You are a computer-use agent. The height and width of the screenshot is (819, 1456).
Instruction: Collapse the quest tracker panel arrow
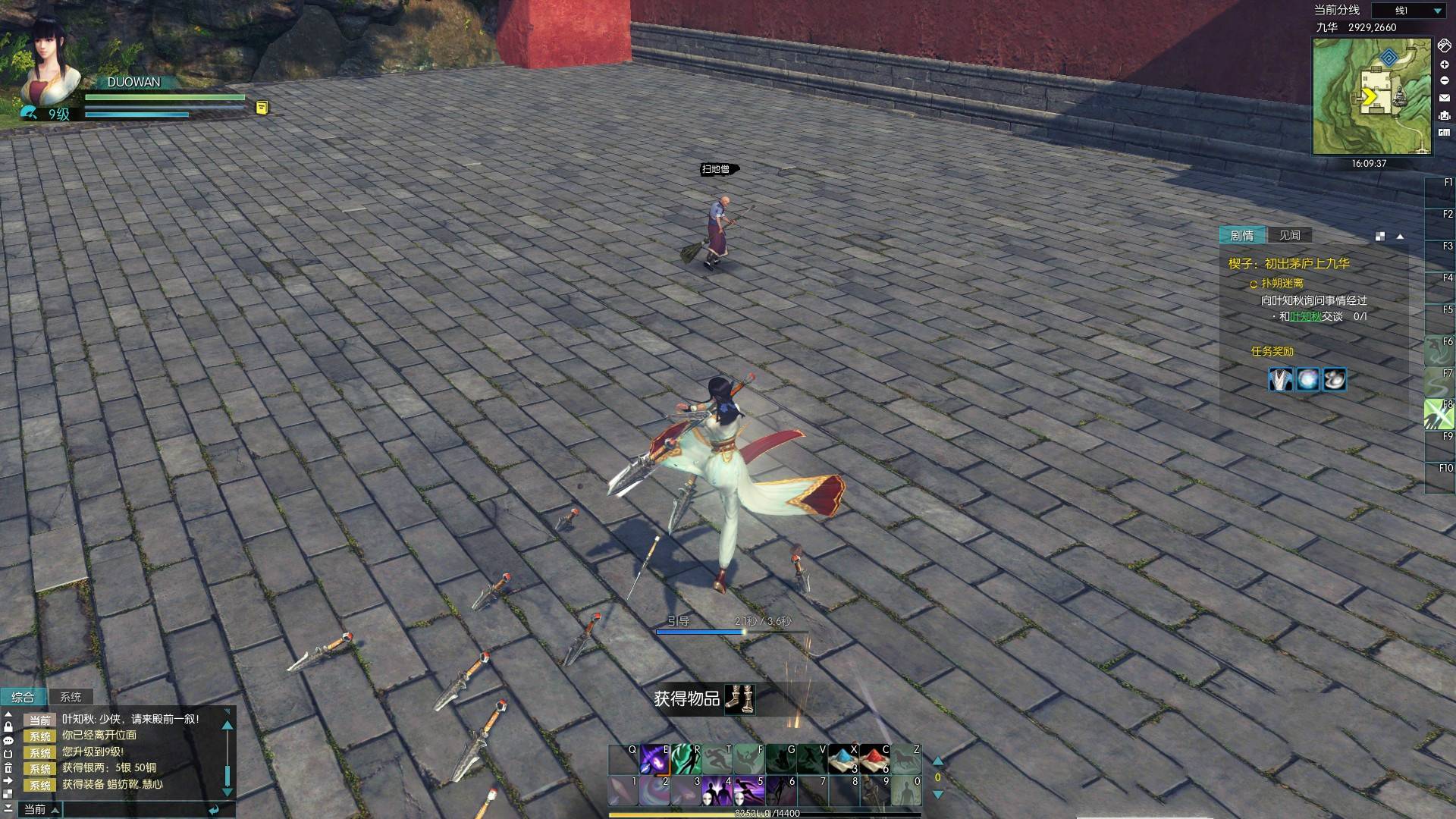pos(1400,237)
